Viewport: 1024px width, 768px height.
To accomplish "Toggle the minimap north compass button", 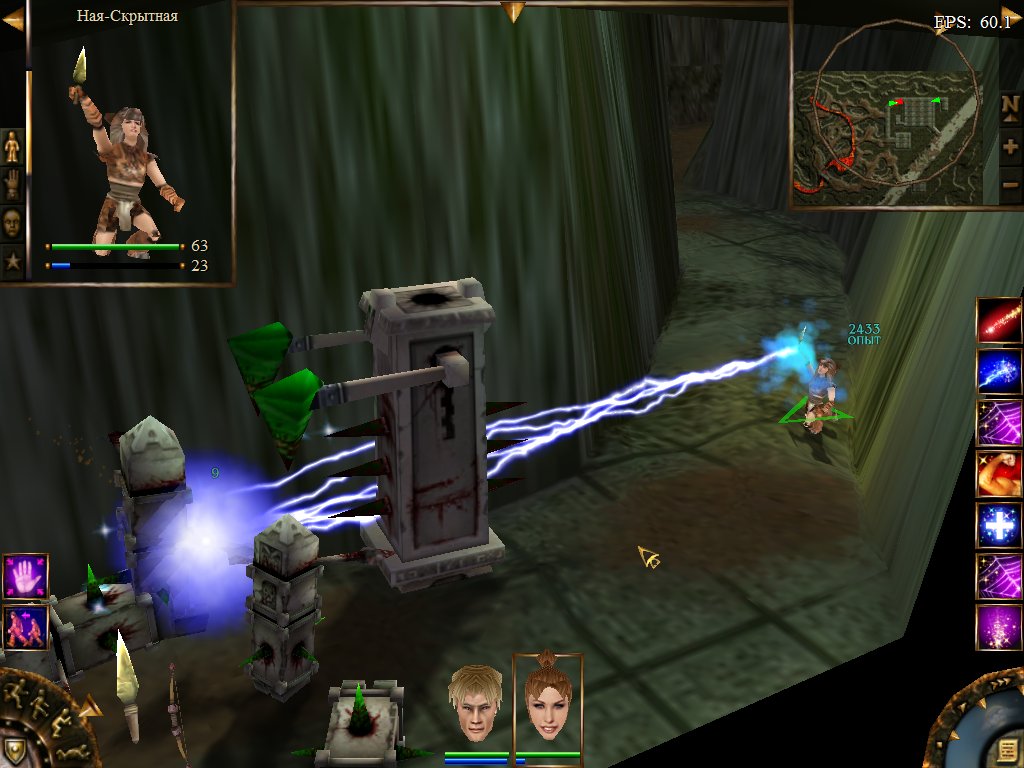I will tap(1010, 105).
